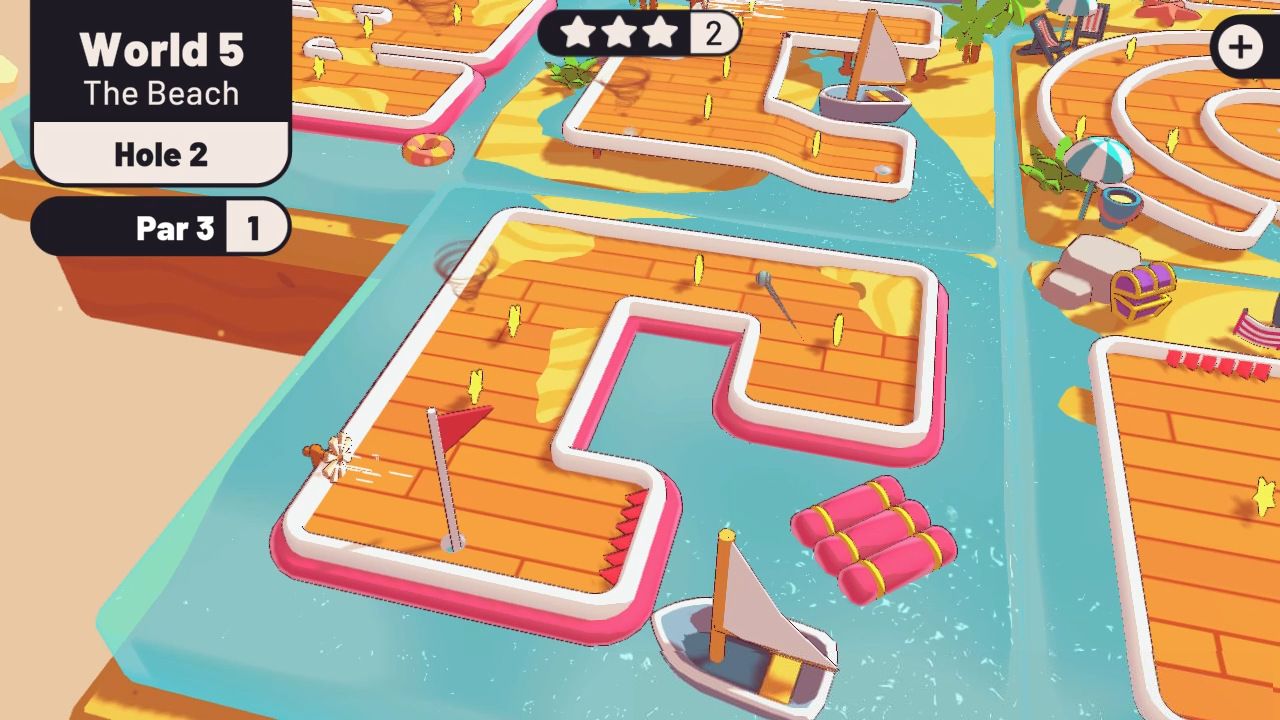Select the Hole 2 label

161,154
